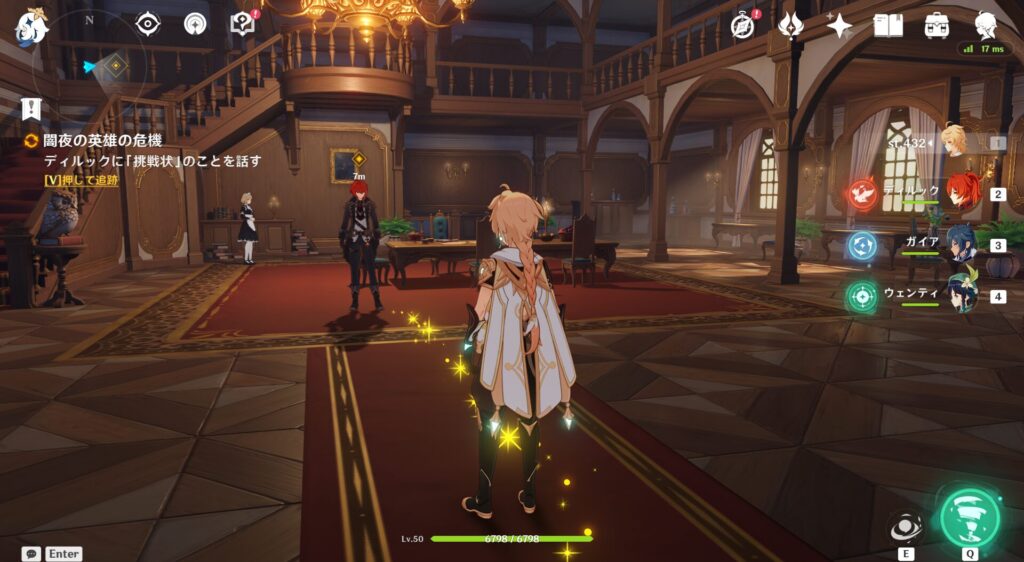Use the Elemental Skill swirl icon
Viewport: 1024px width, 562px height.
(906, 528)
